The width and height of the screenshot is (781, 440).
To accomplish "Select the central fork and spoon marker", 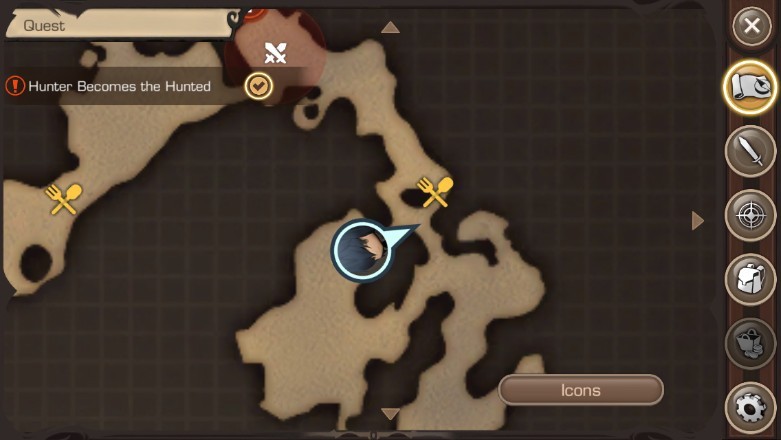I will tap(435, 191).
